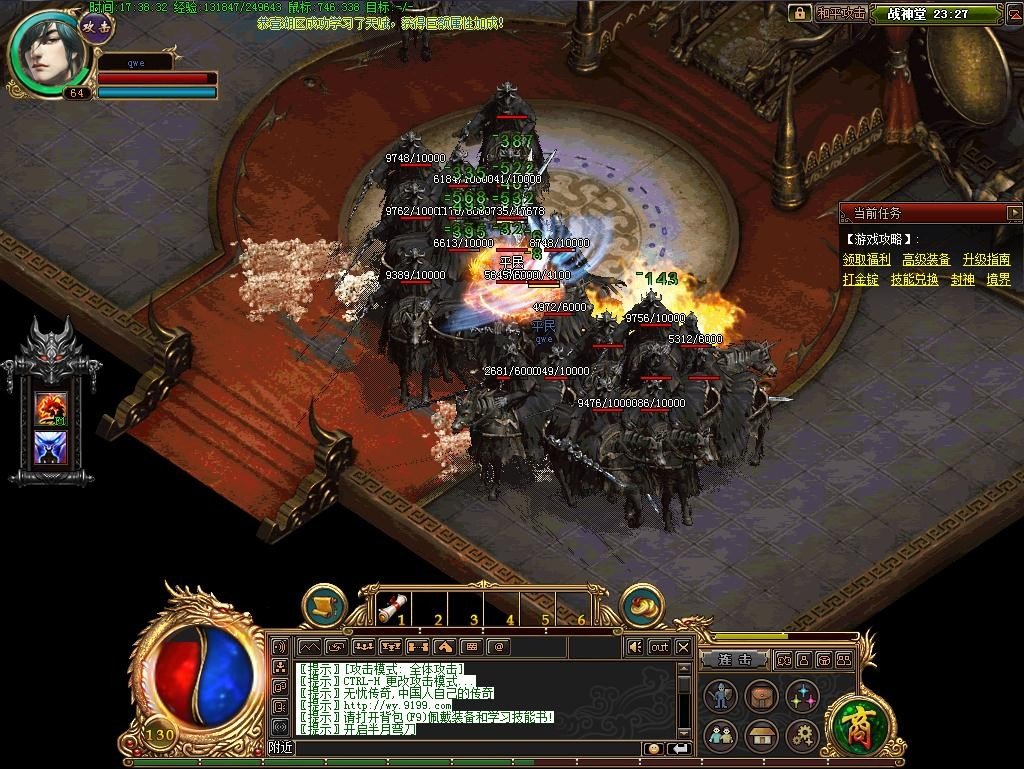Click the 连击 combo button

[x=734, y=660]
